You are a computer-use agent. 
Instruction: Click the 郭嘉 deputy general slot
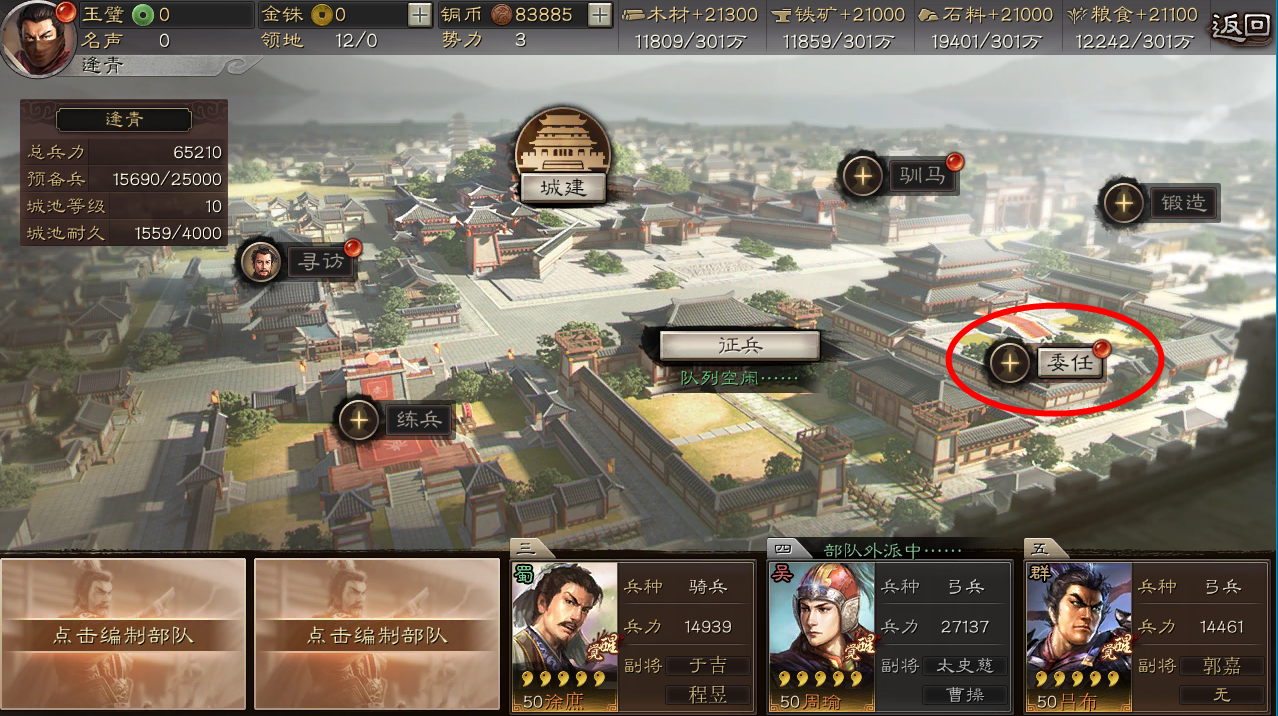[x=1221, y=665]
